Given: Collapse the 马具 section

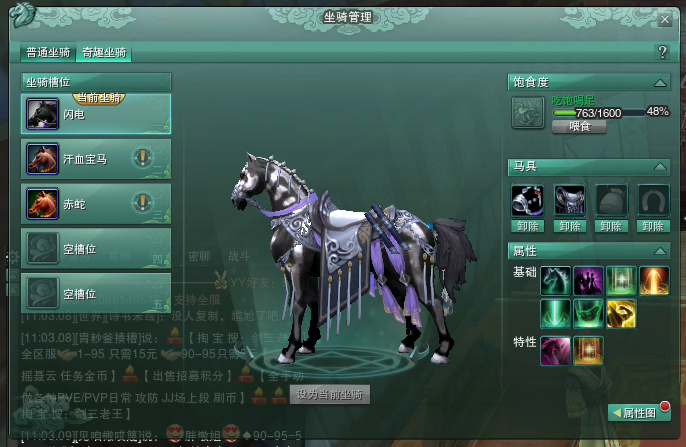Looking at the screenshot, I should (x=659, y=167).
